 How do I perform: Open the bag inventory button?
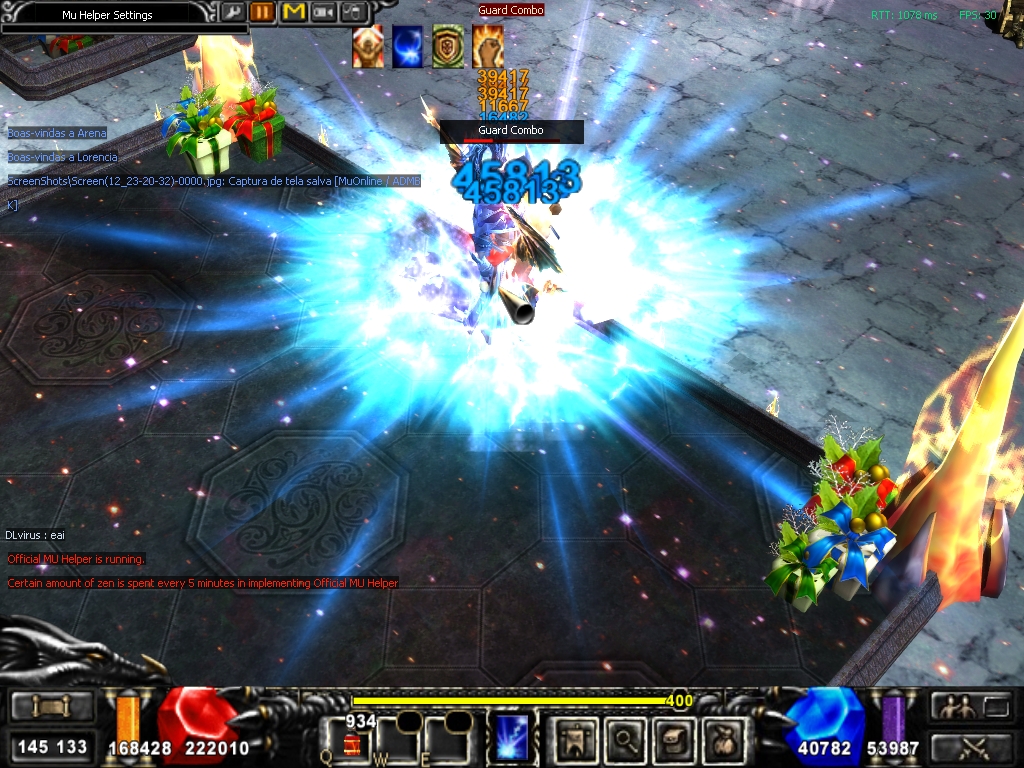point(724,739)
